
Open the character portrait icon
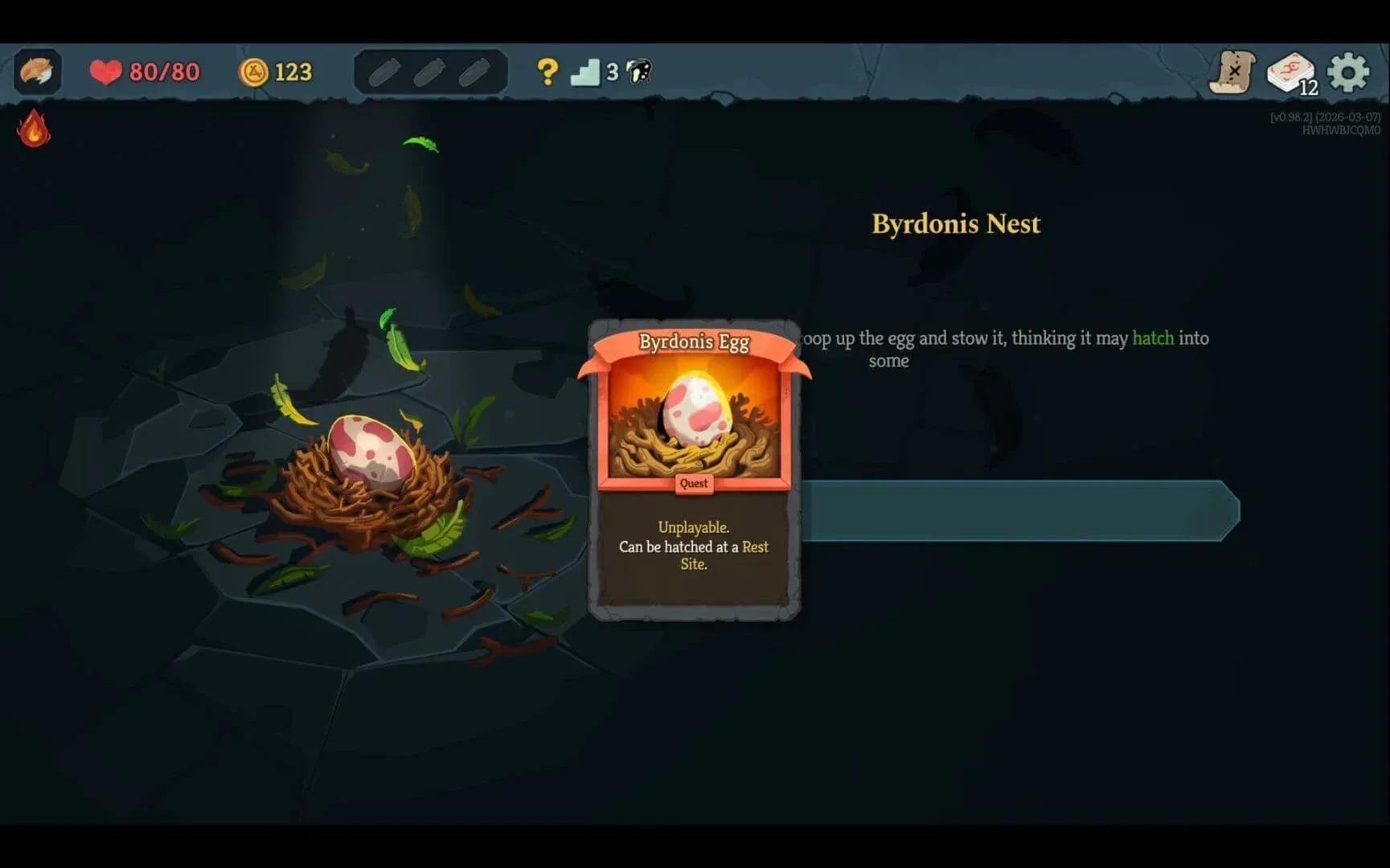(37, 72)
